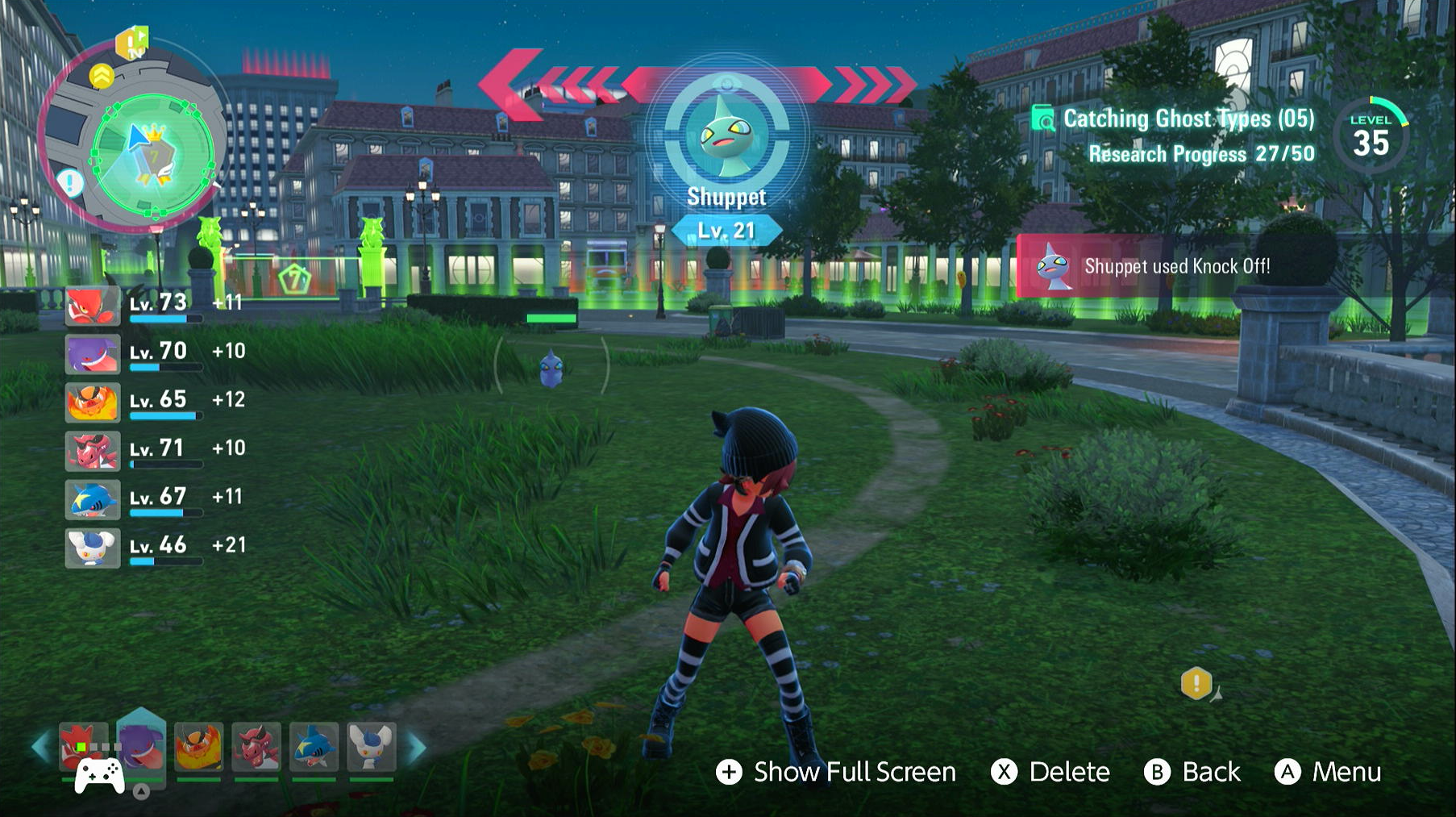Go back from the screenshot viewer
The image size is (1456, 817).
(x=1192, y=772)
